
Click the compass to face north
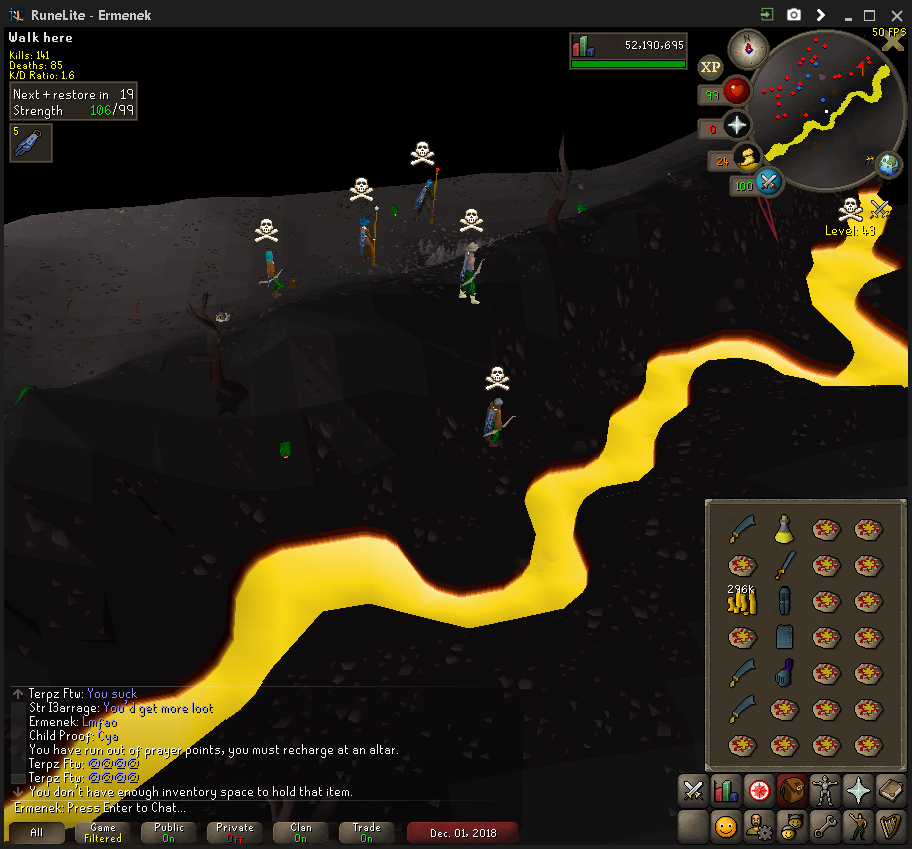click(x=747, y=46)
